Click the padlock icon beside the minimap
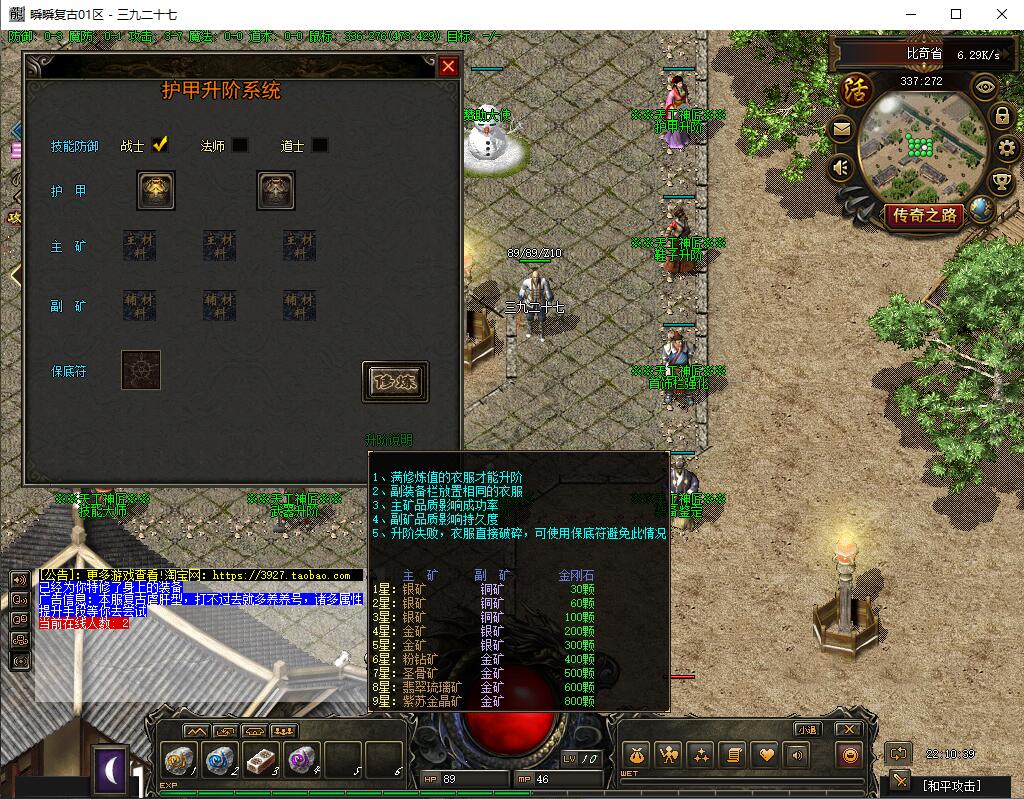 point(1001,116)
